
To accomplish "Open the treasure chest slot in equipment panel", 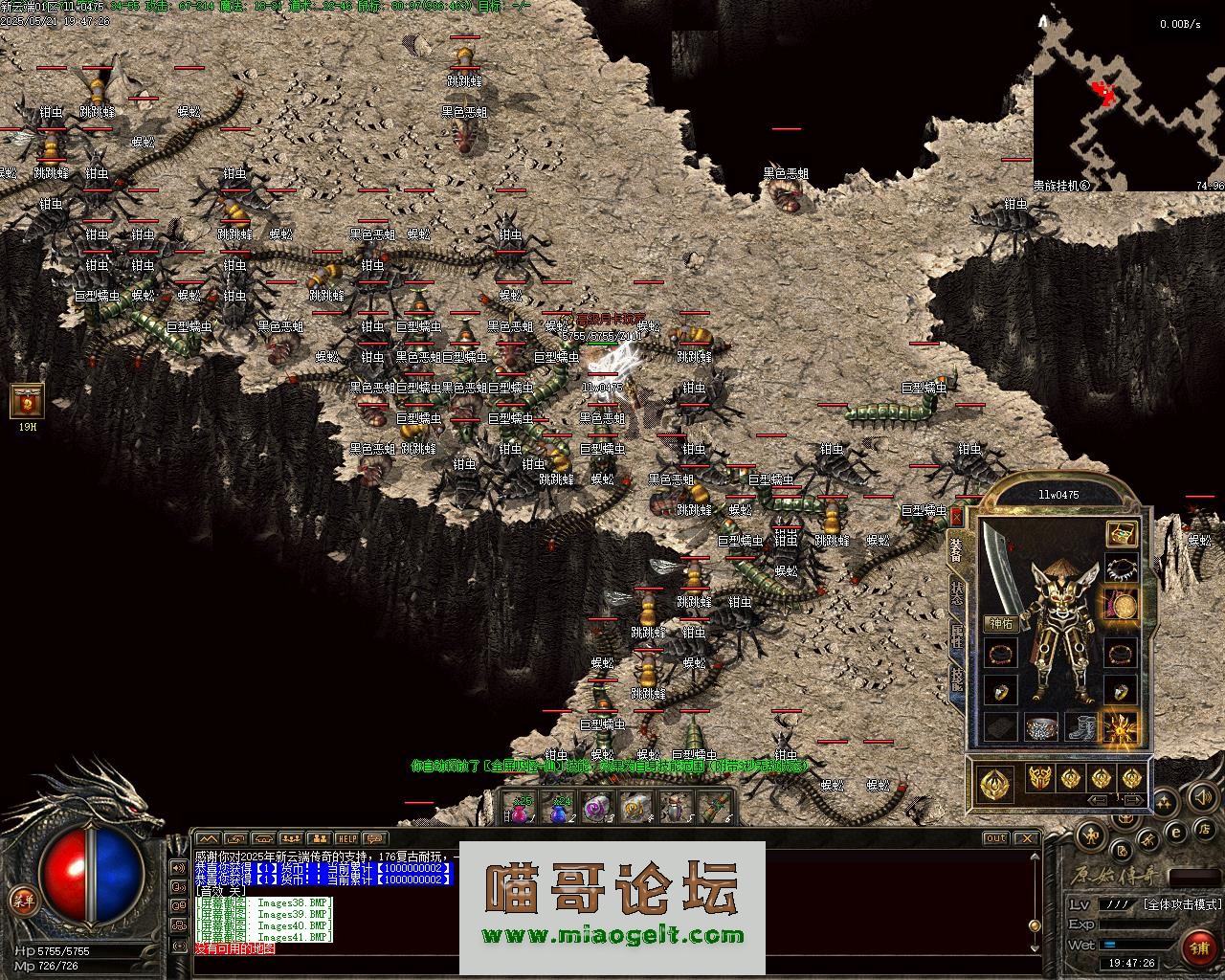I will [x=1121, y=533].
